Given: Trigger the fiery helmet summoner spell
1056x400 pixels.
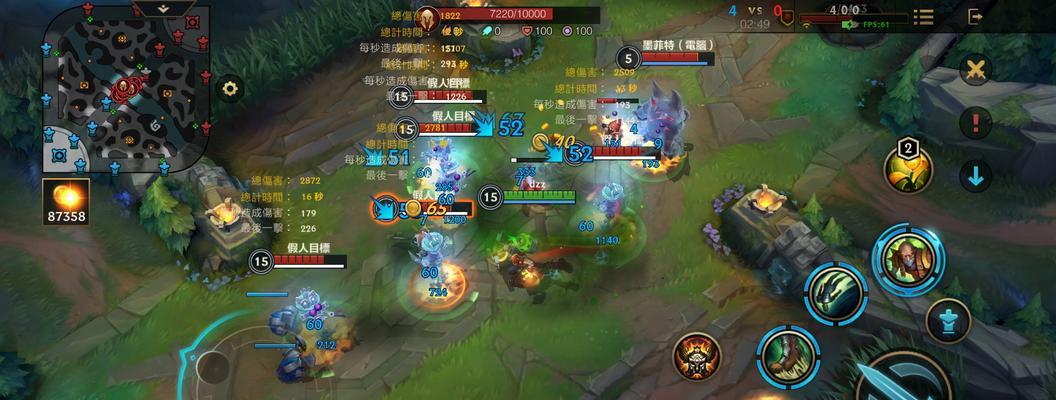Looking at the screenshot, I should tap(696, 355).
